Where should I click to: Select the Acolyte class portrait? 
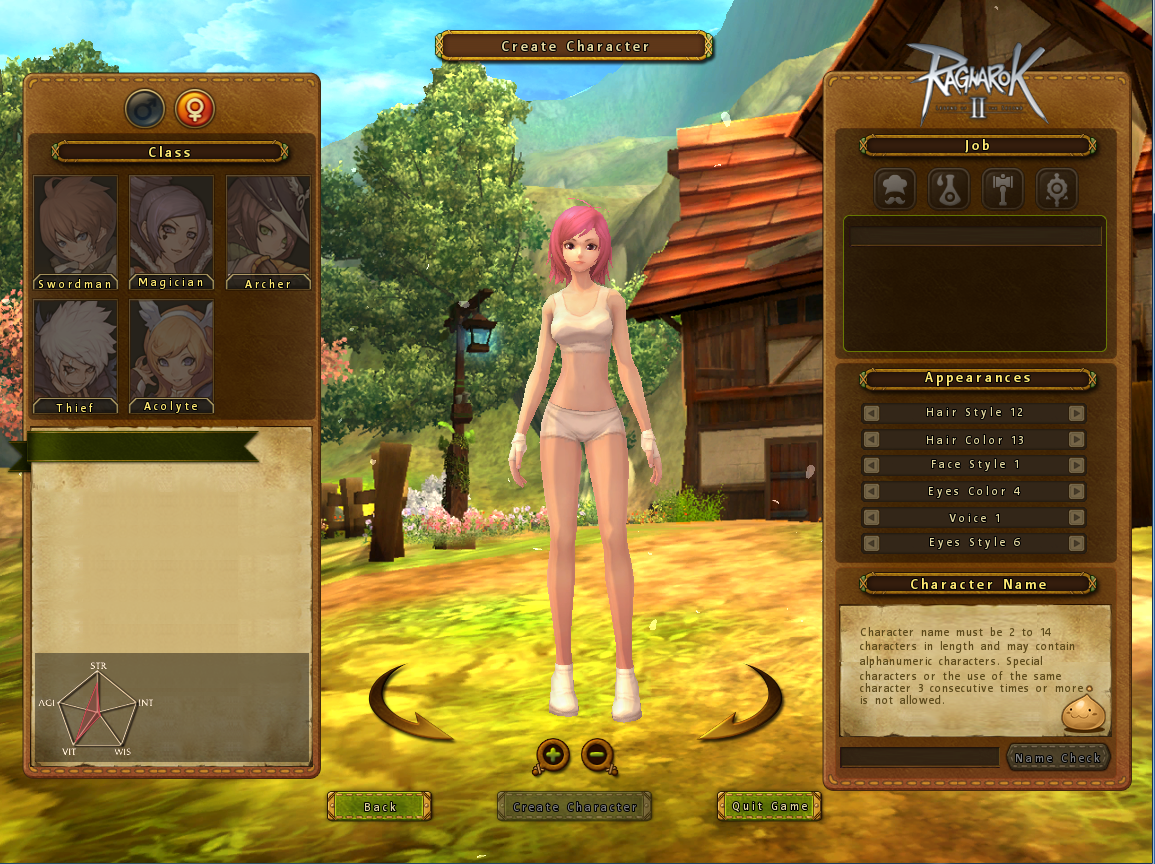[x=171, y=356]
